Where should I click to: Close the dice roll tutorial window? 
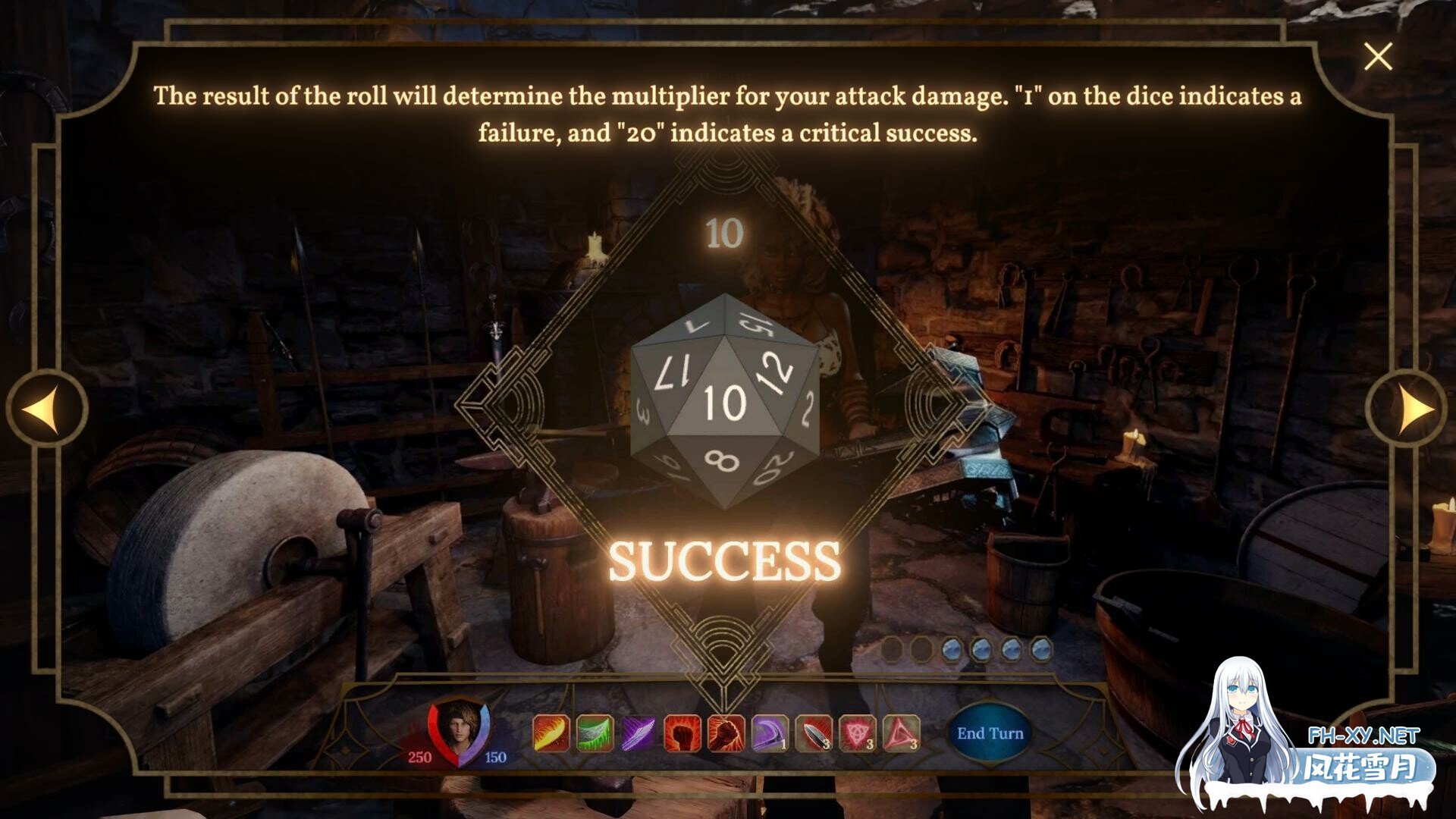point(1377,57)
